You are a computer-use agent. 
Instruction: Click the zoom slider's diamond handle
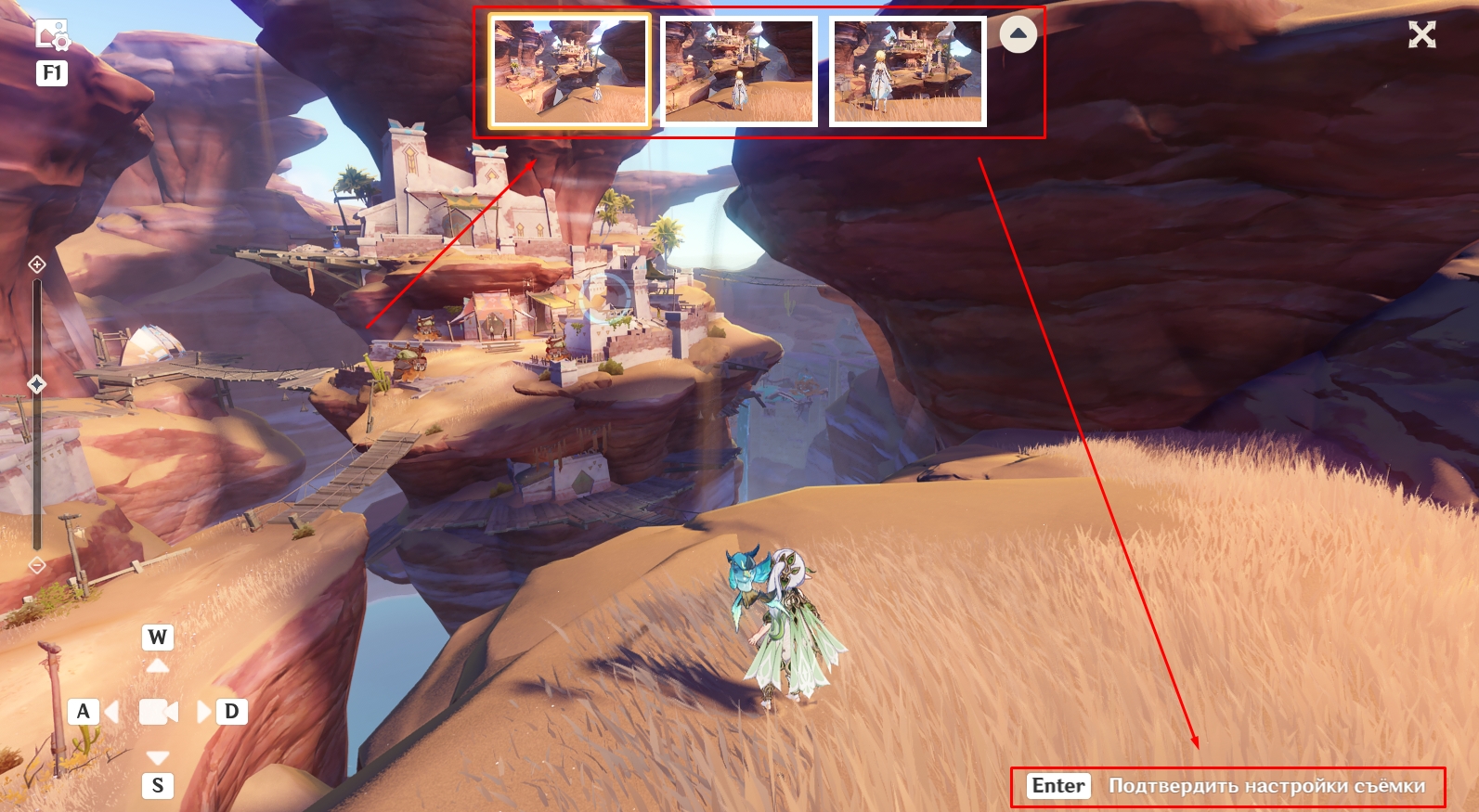click(37, 383)
